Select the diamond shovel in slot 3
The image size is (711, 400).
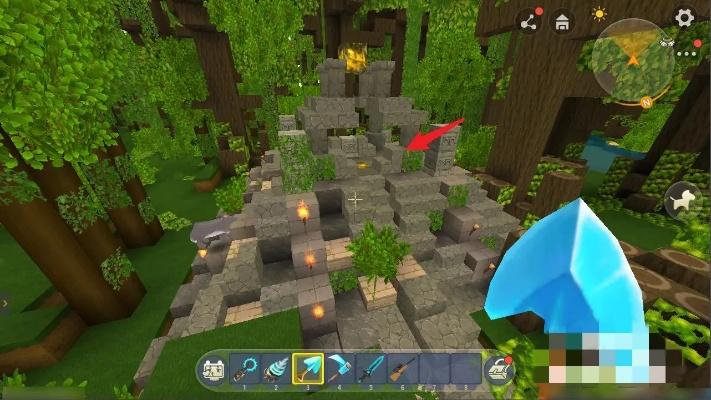(x=308, y=370)
